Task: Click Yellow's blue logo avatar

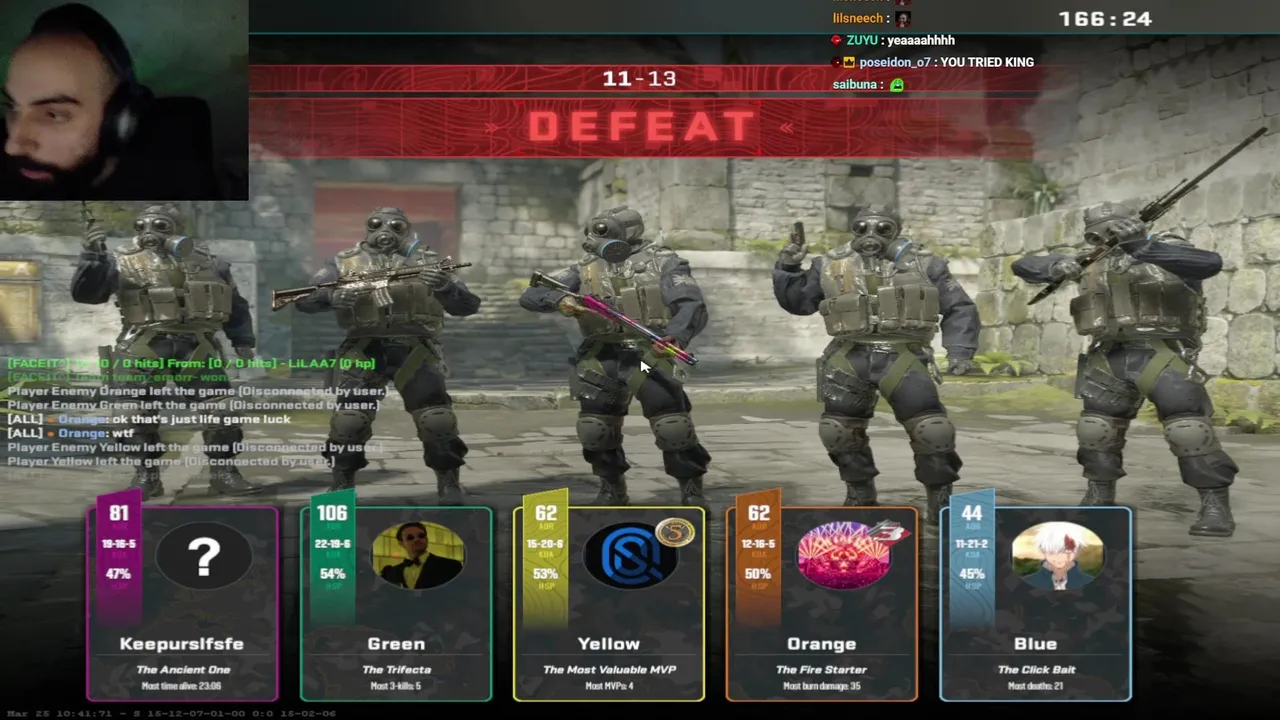Action: coord(631,556)
